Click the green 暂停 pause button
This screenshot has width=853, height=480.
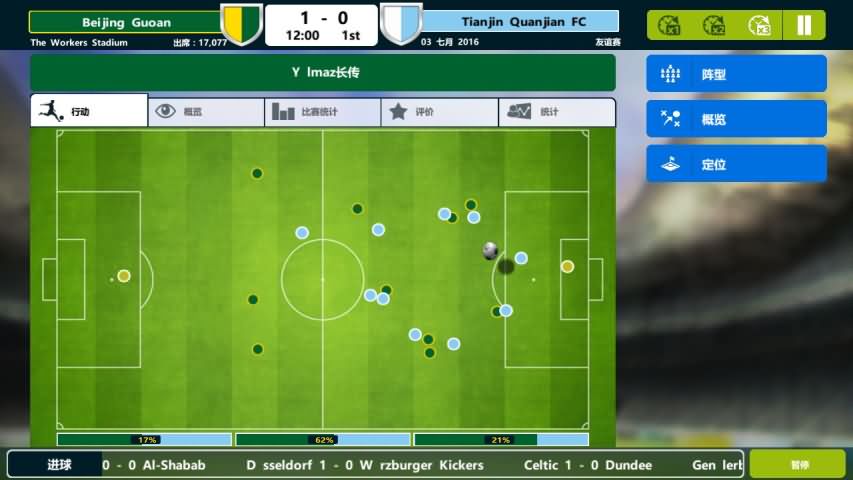click(798, 465)
